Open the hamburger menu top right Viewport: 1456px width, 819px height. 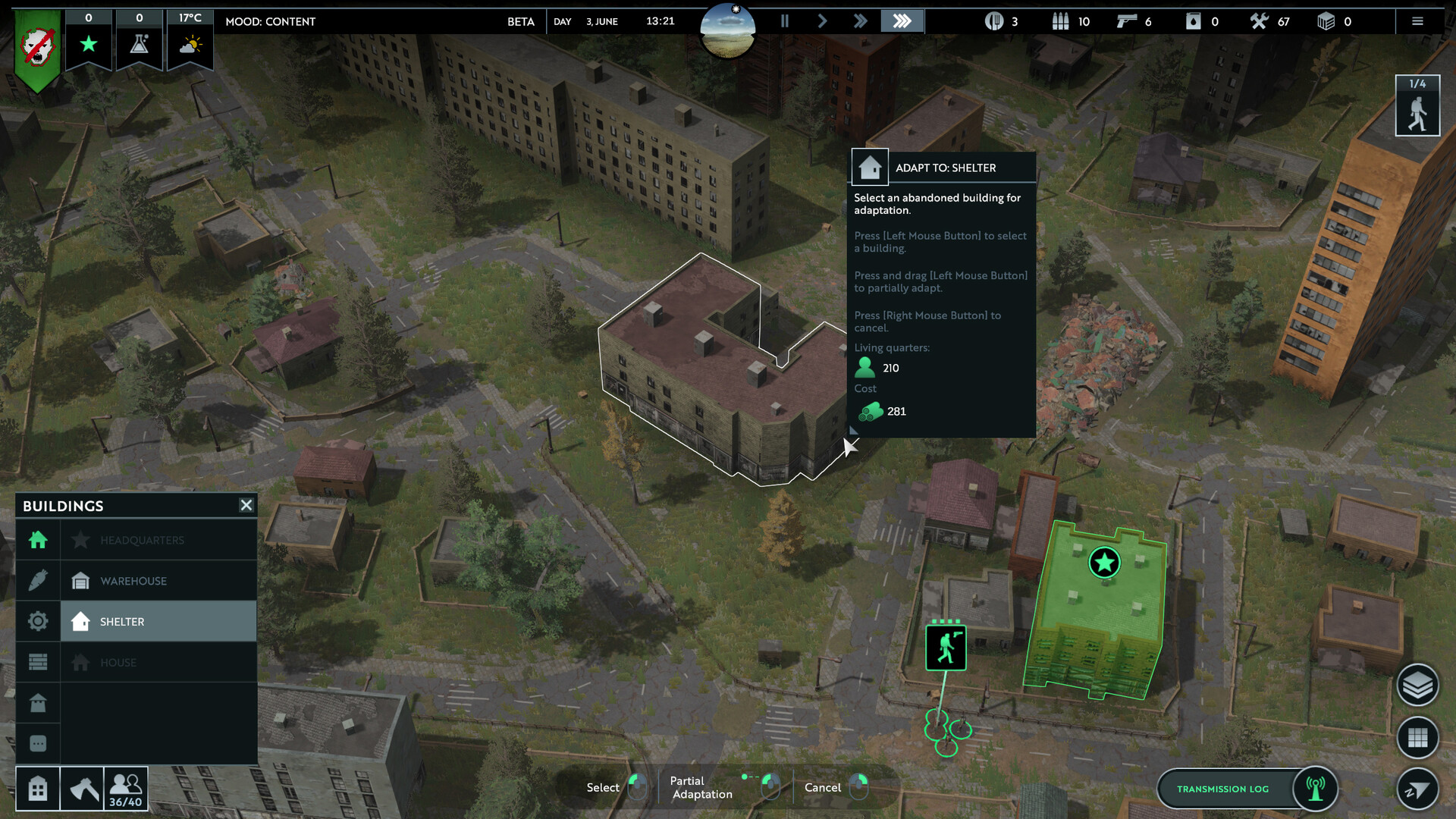(1417, 21)
